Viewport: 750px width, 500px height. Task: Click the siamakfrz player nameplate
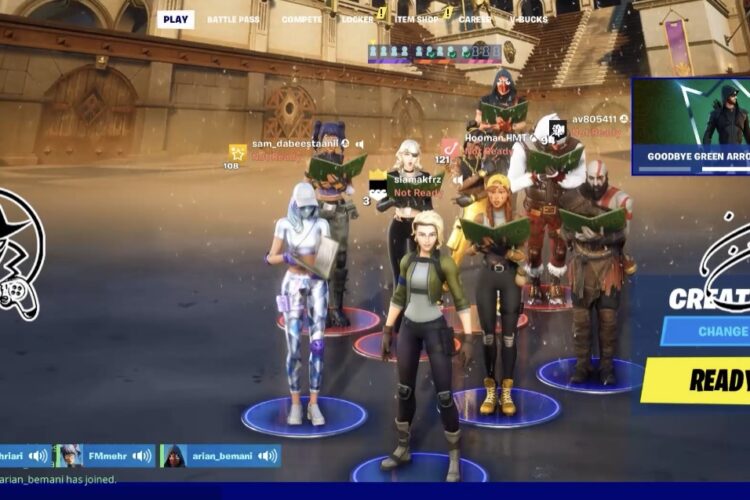tap(417, 180)
